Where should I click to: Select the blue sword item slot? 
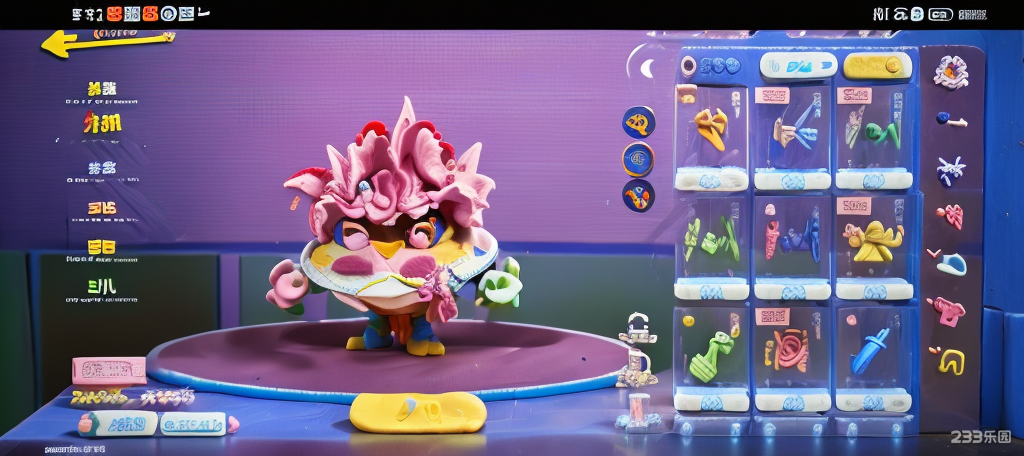pos(873,350)
